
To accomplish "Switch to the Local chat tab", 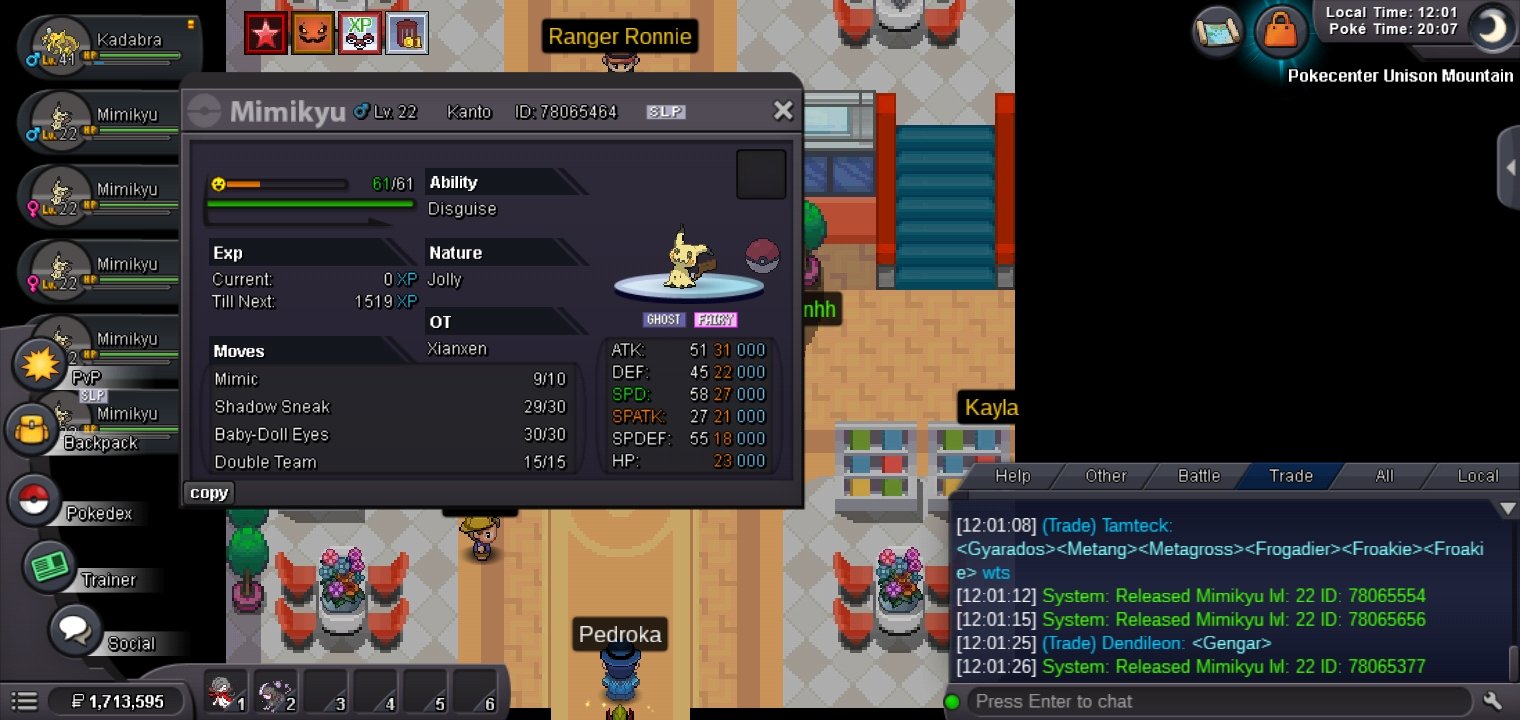I will (x=1477, y=476).
